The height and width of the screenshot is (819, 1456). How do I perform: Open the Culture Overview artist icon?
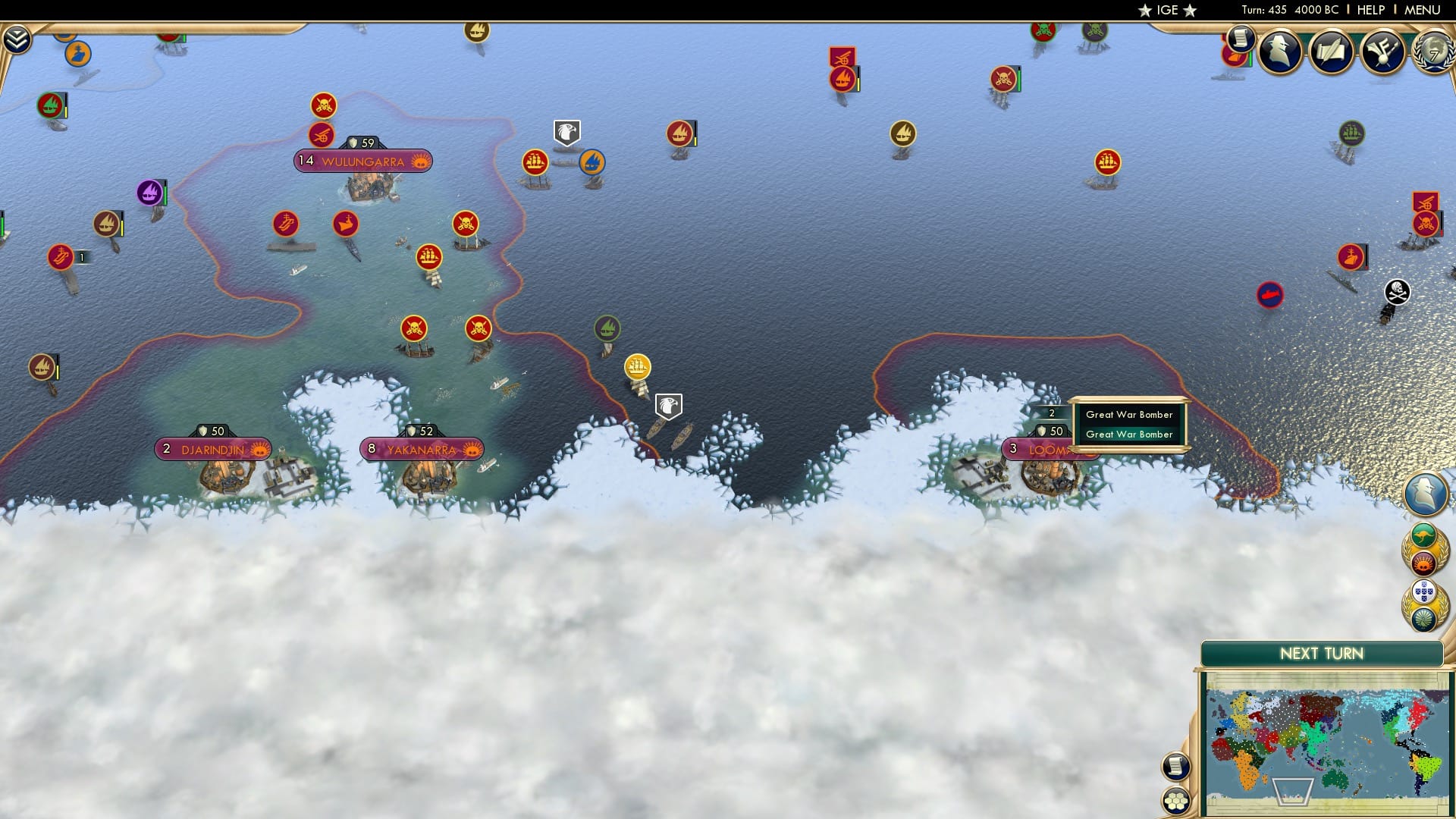click(x=1382, y=53)
